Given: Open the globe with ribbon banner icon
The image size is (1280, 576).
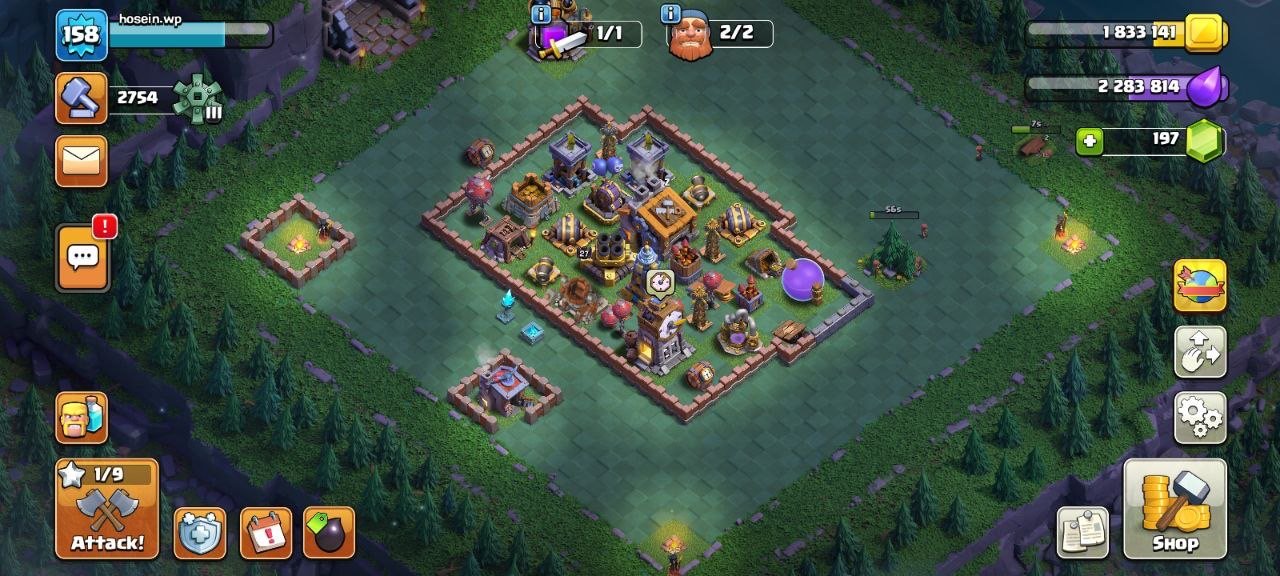Looking at the screenshot, I should (1200, 286).
